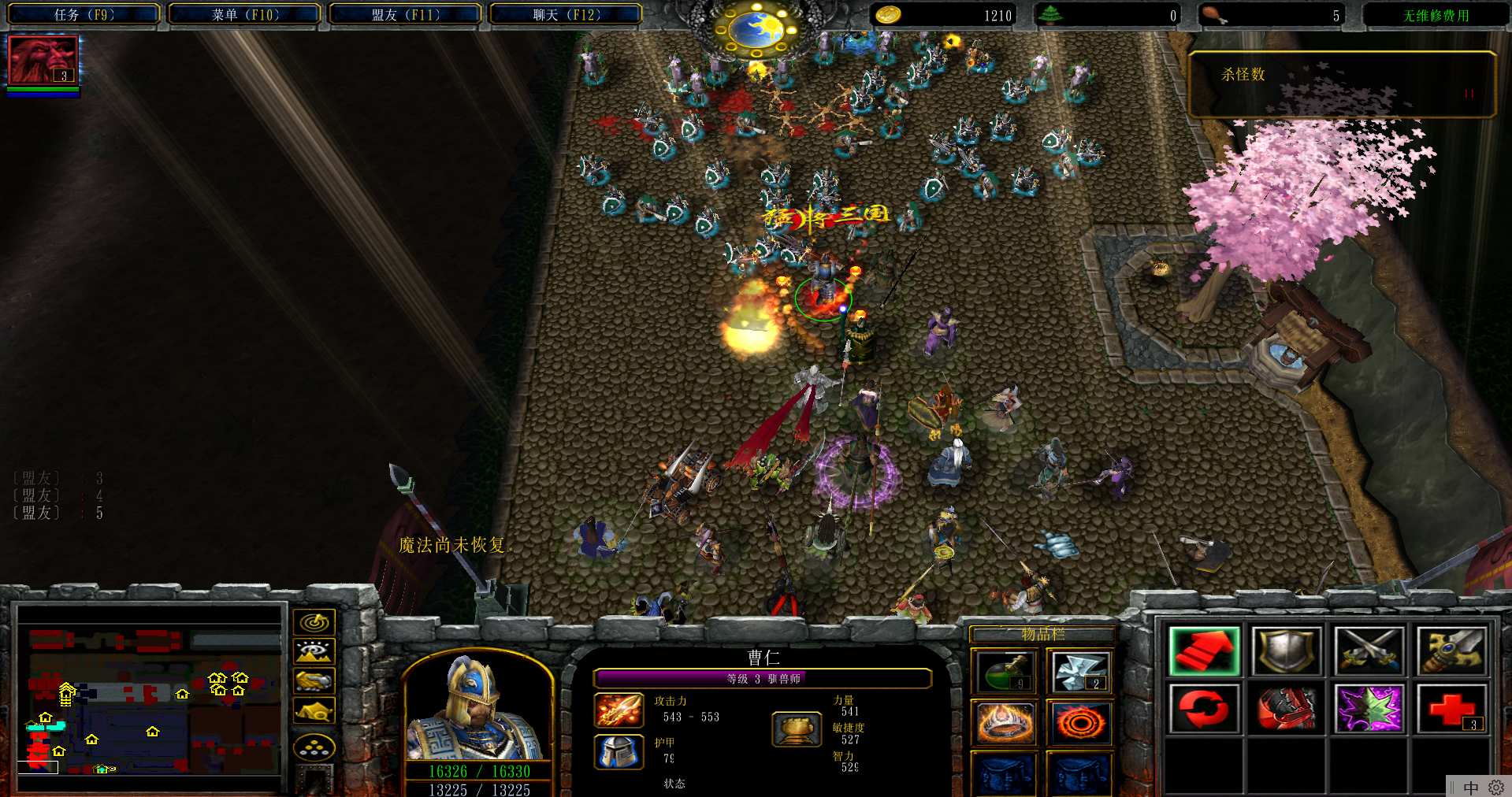Select the silver axe blade inventory item
The width and height of the screenshot is (1512, 797).
[x=1079, y=672]
